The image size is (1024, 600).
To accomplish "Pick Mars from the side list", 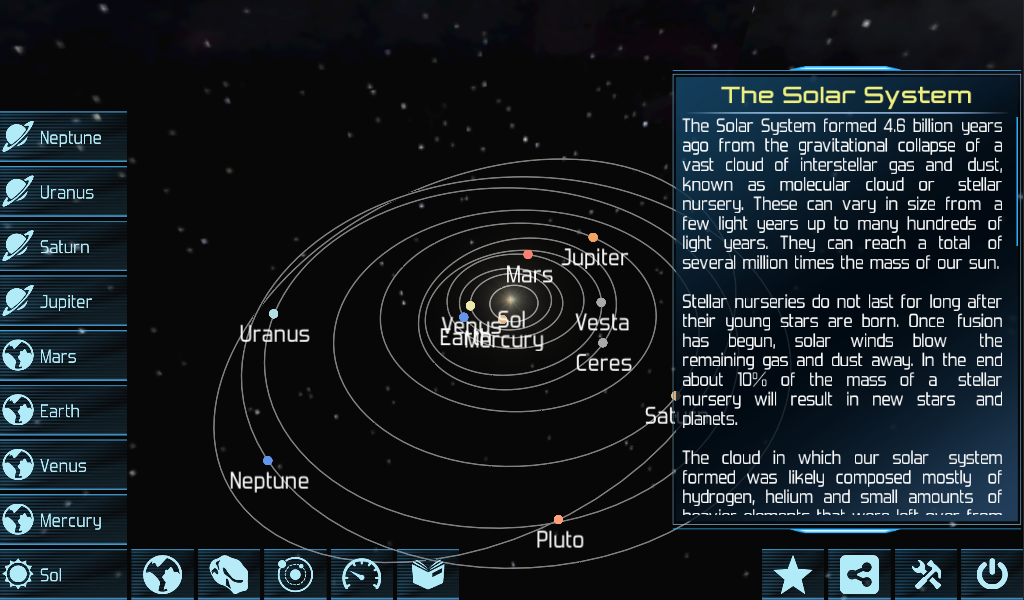I will pos(64,356).
